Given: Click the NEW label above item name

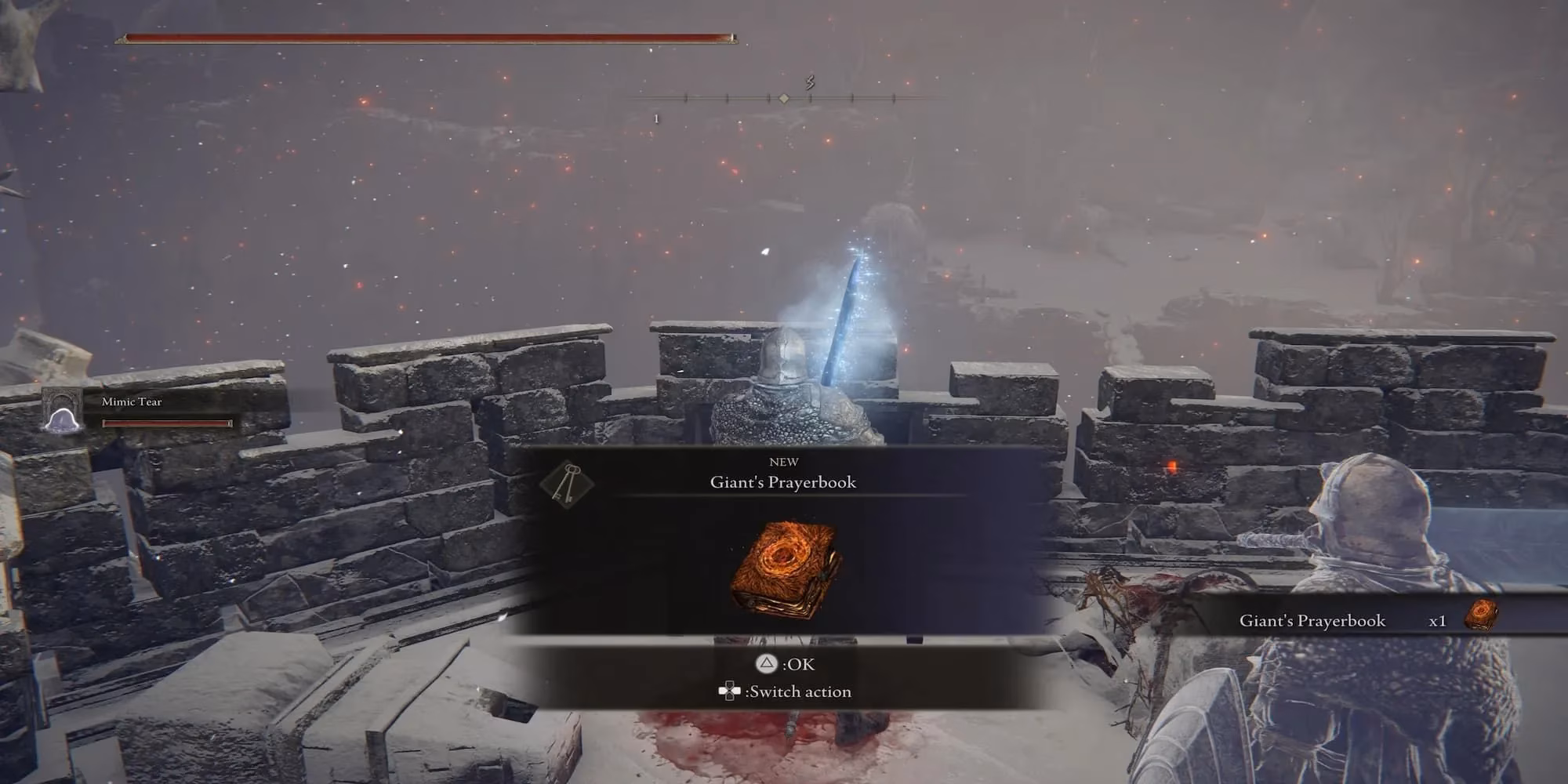Looking at the screenshot, I should click(x=784, y=463).
